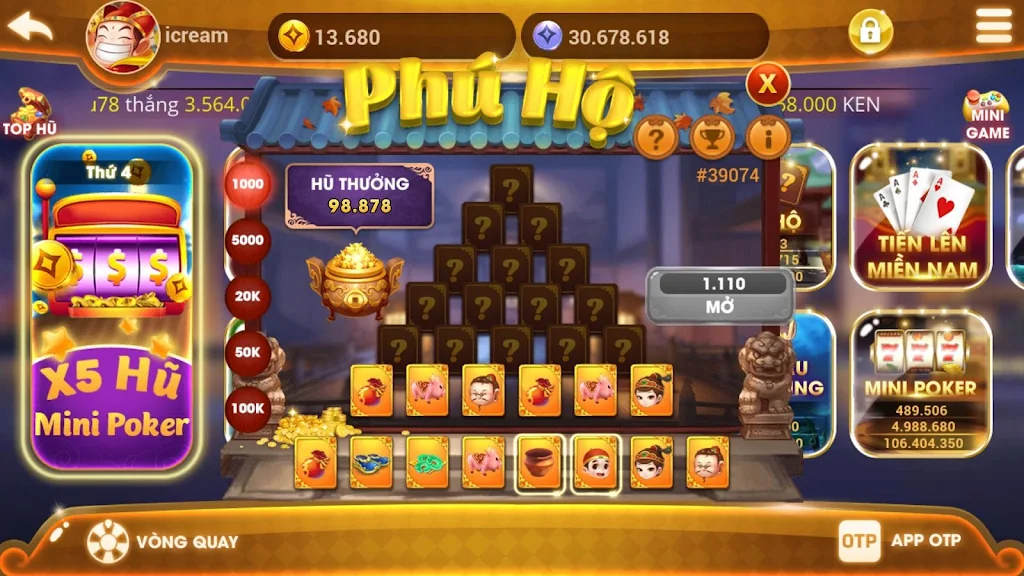Open the info button
The image size is (1024, 576).
768,138
